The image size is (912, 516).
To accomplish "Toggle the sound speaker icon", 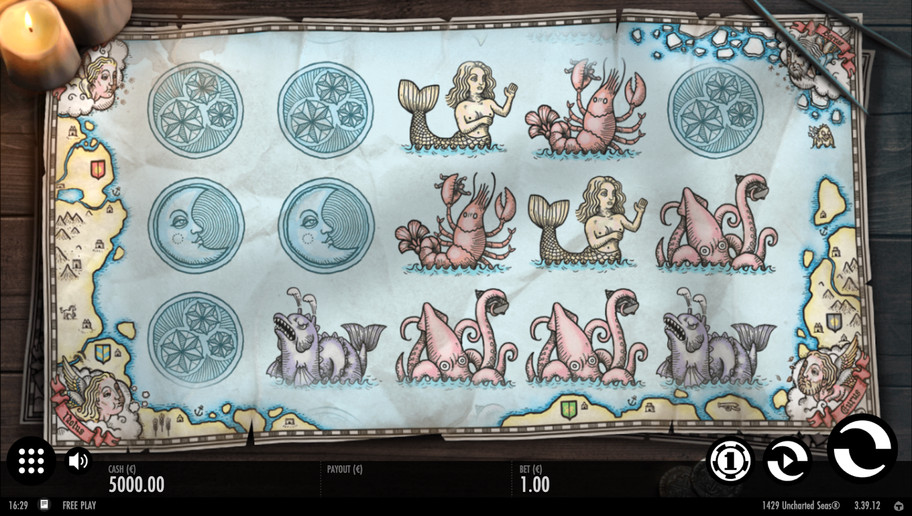I will (x=78, y=461).
